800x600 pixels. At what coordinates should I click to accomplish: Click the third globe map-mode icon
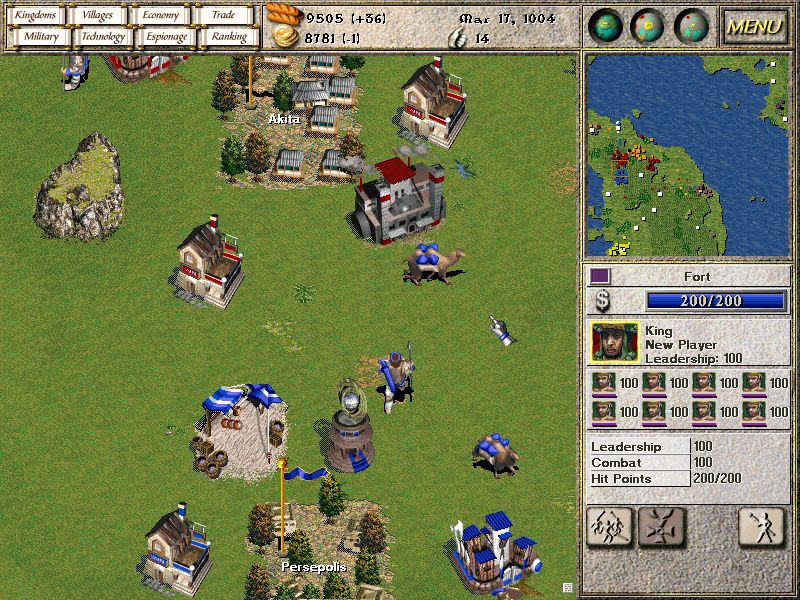pyautogui.click(x=691, y=26)
